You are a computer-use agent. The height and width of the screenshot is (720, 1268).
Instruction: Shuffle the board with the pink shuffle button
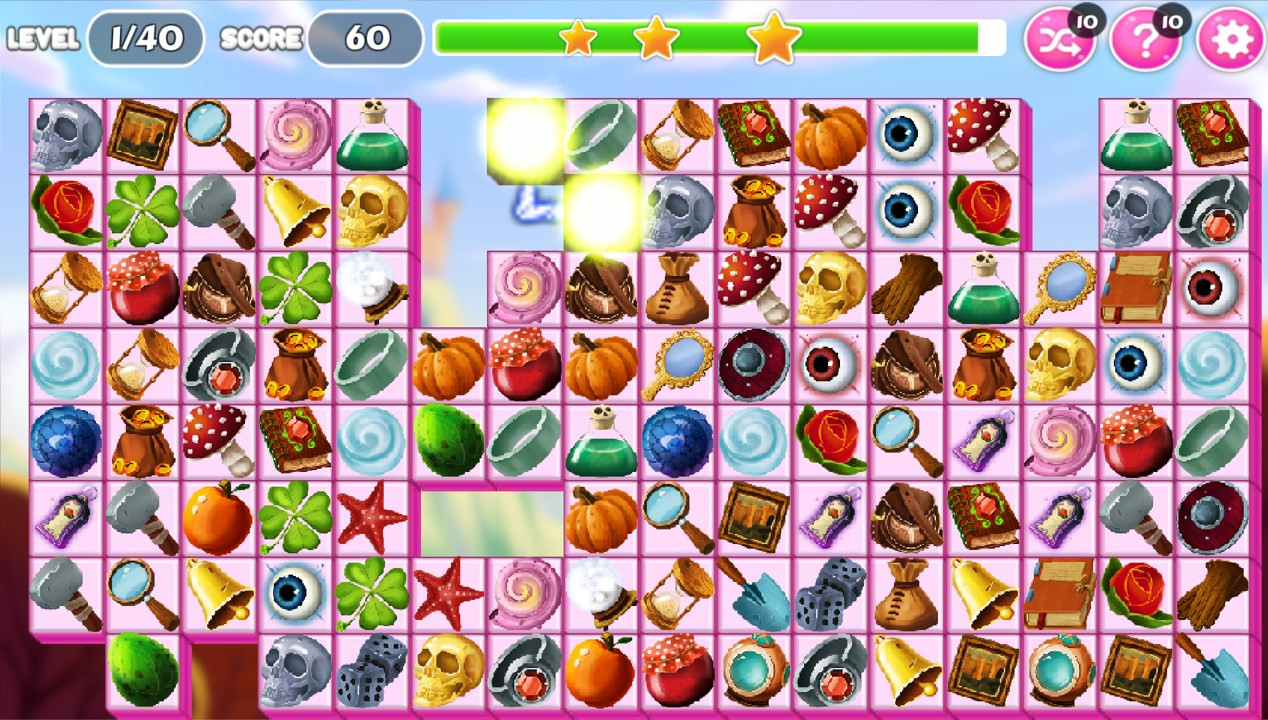(x=1059, y=41)
